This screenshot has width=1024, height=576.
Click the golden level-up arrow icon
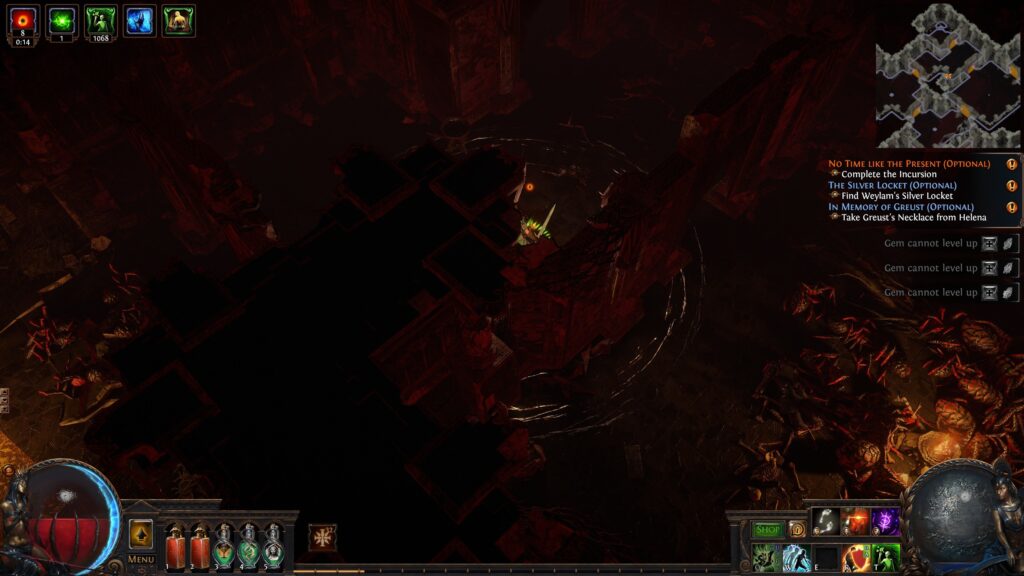[141, 533]
